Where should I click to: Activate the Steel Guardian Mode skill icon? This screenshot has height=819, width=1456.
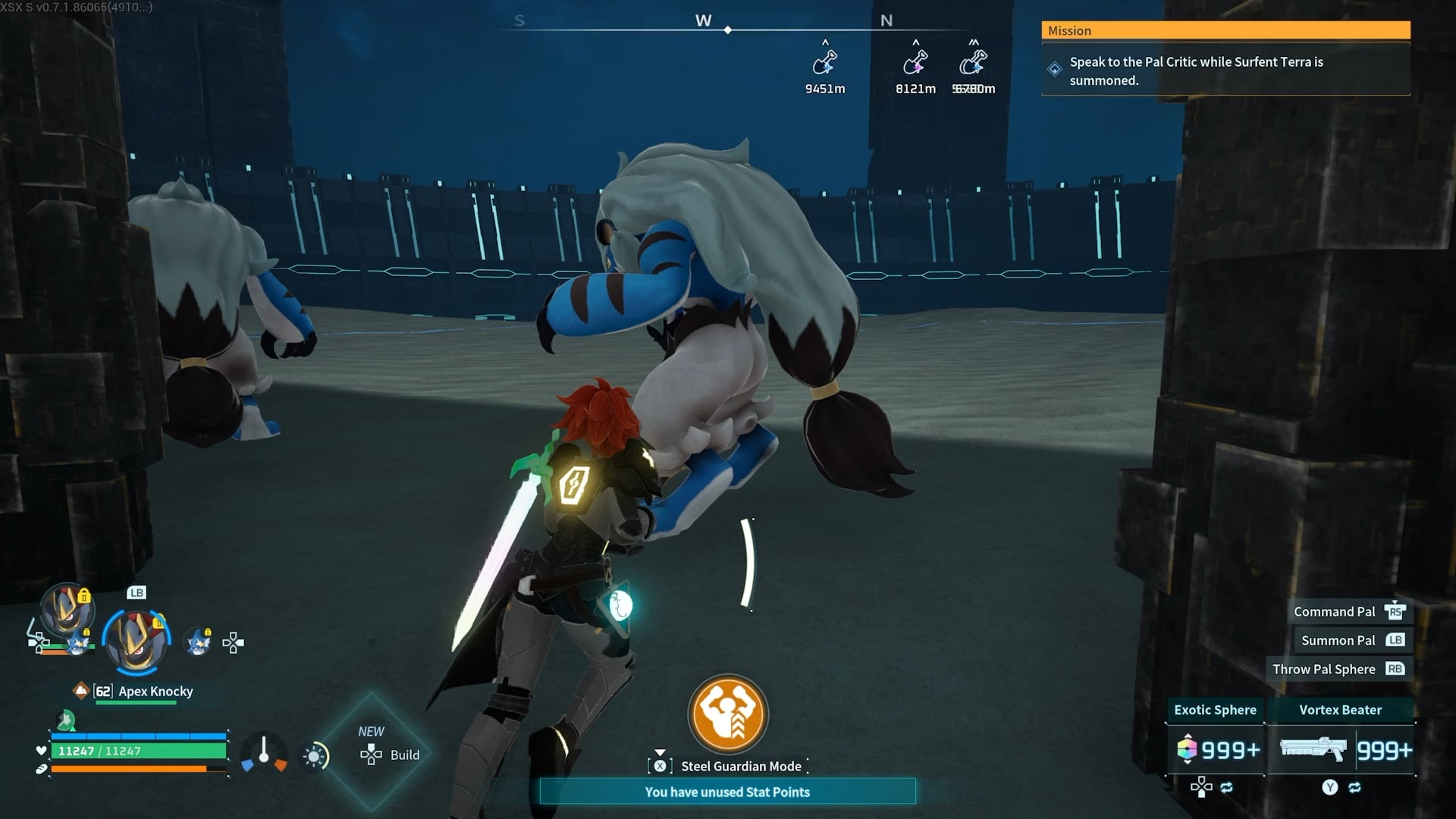pos(727,714)
